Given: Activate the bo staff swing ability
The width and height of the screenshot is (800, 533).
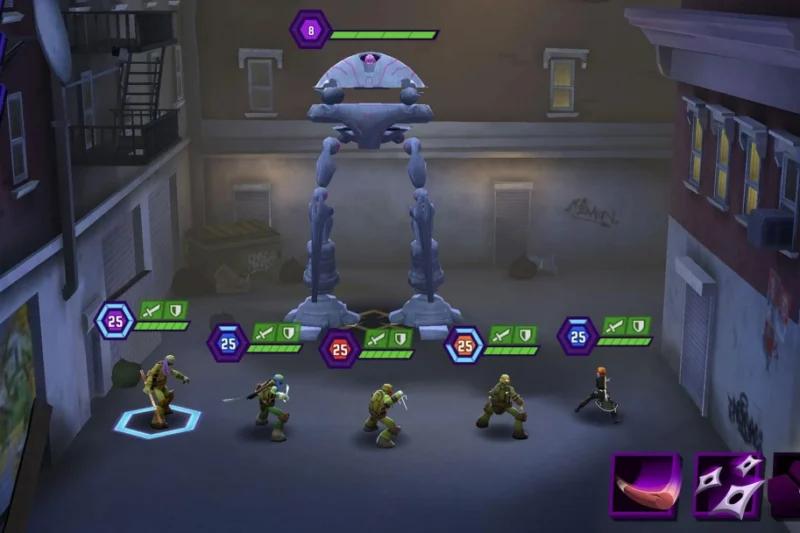Looking at the screenshot, I should click(646, 486).
